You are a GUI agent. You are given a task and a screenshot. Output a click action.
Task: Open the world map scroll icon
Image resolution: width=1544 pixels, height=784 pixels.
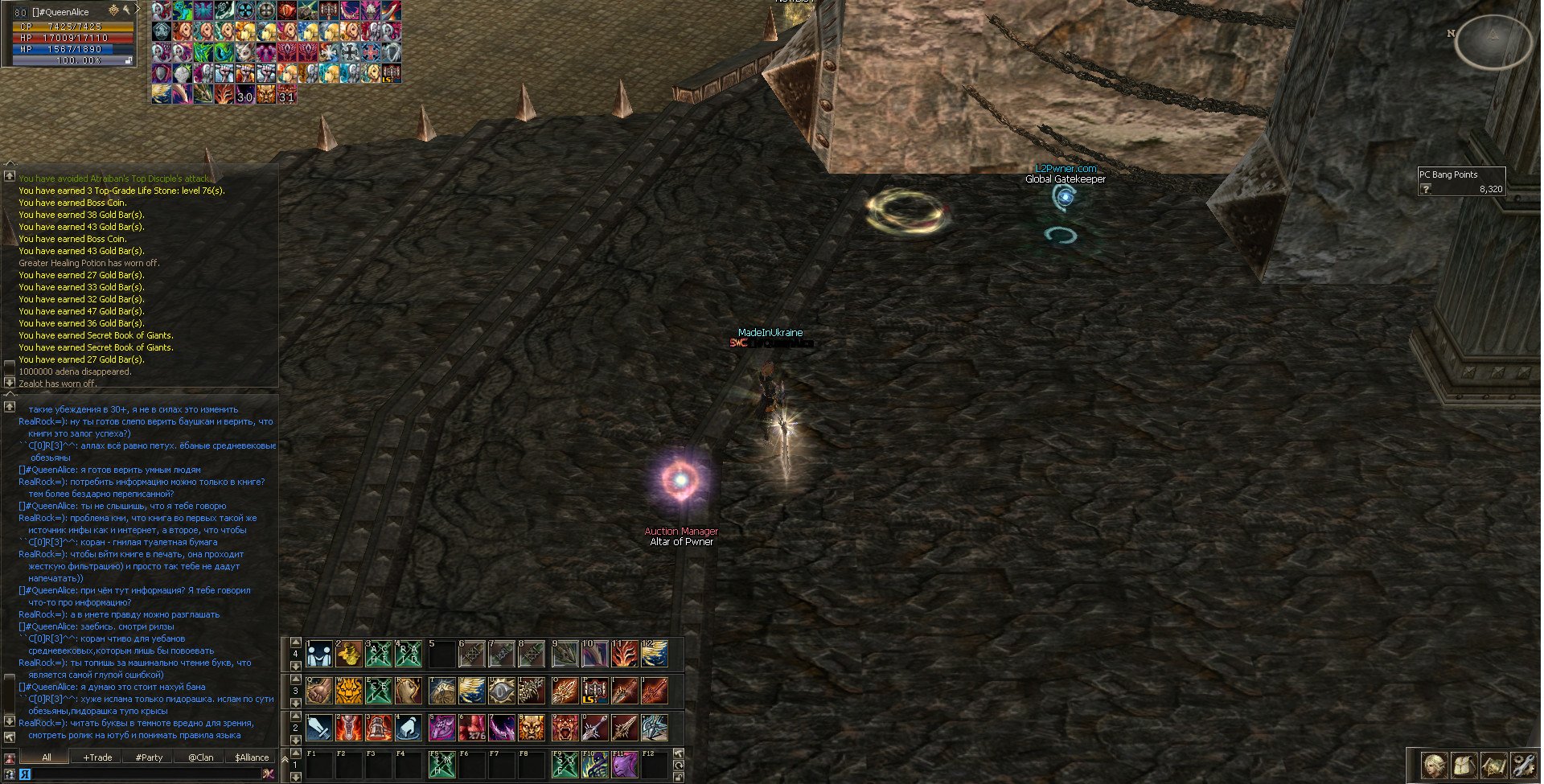pyautogui.click(x=1493, y=765)
